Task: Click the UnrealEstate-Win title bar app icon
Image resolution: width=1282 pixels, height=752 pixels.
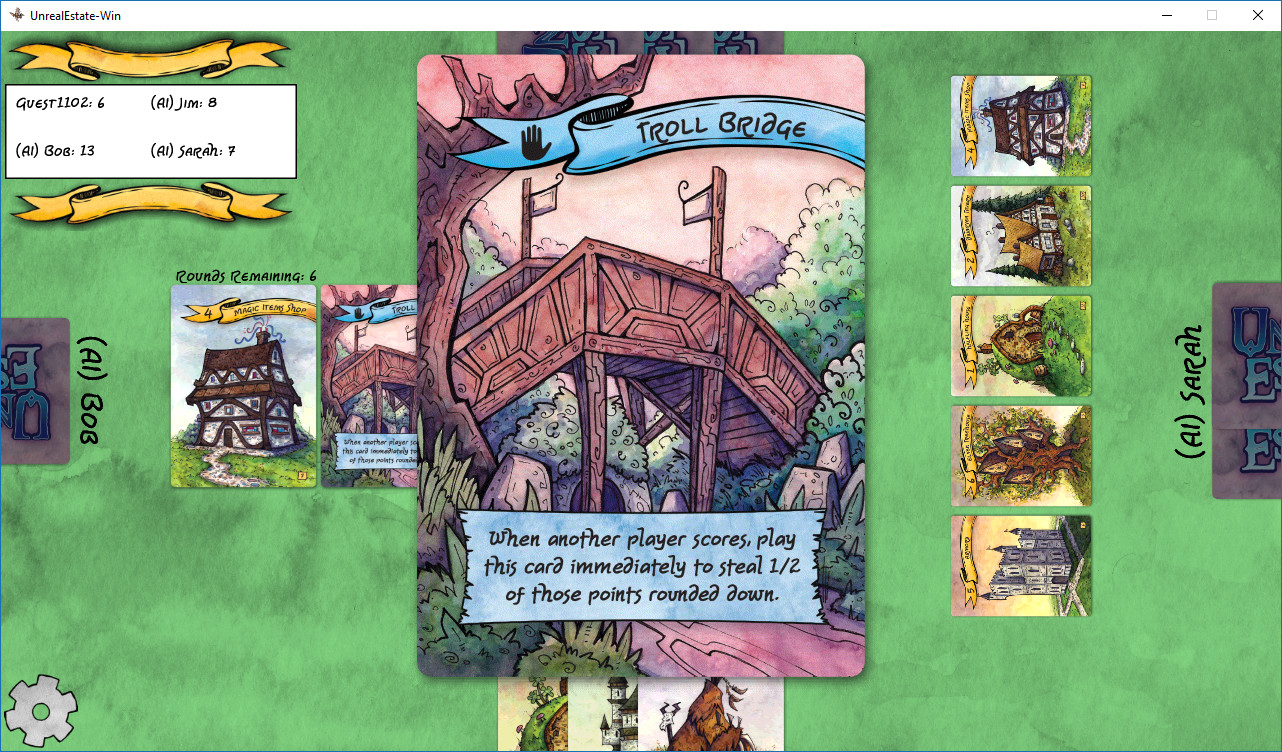Action: [15, 15]
